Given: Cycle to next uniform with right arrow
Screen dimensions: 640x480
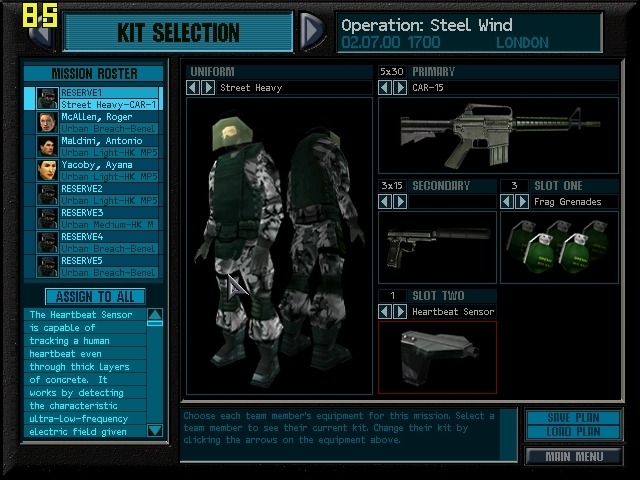Looking at the screenshot, I should pos(208,88).
